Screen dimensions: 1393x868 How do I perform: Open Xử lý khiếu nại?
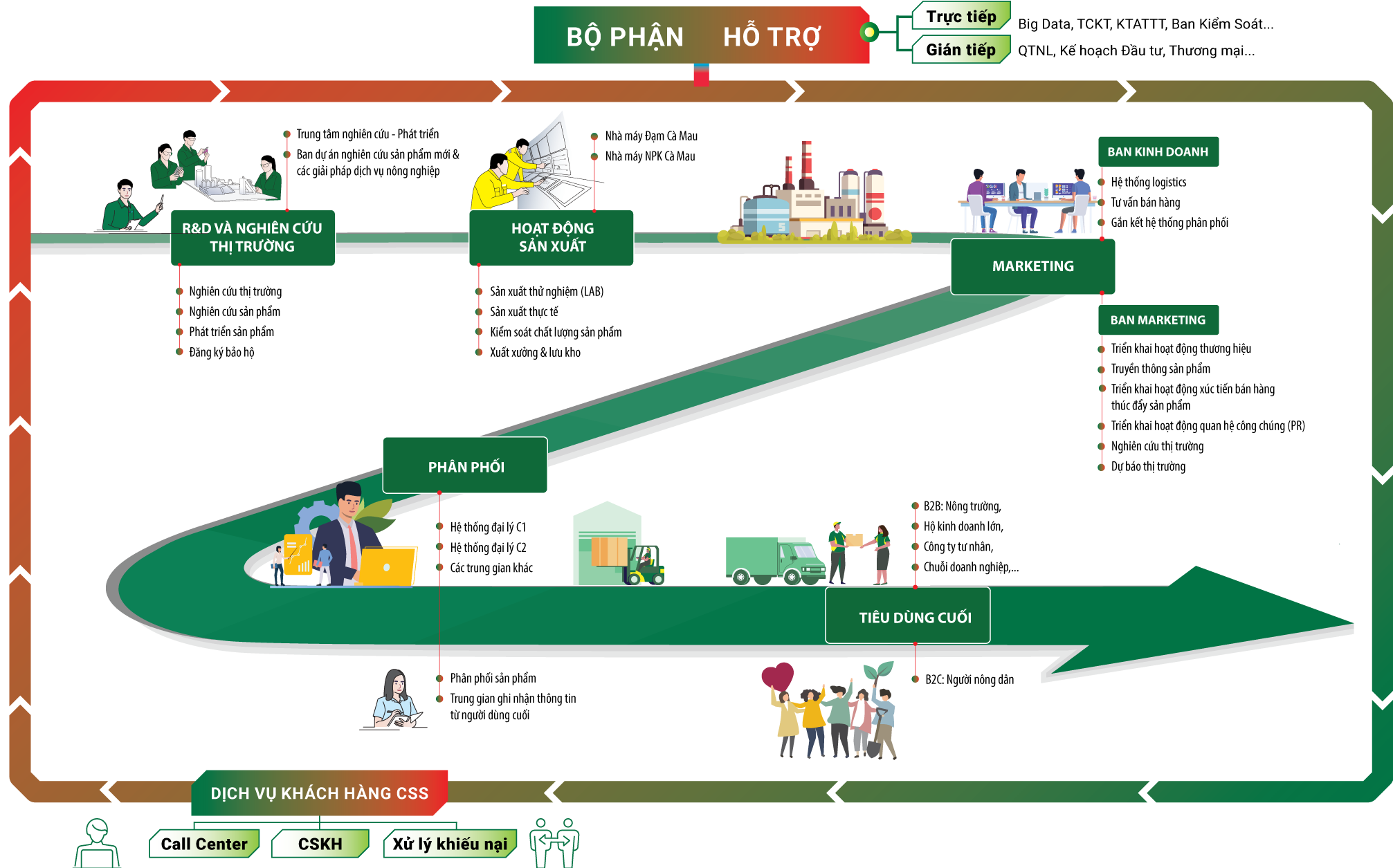point(450,844)
